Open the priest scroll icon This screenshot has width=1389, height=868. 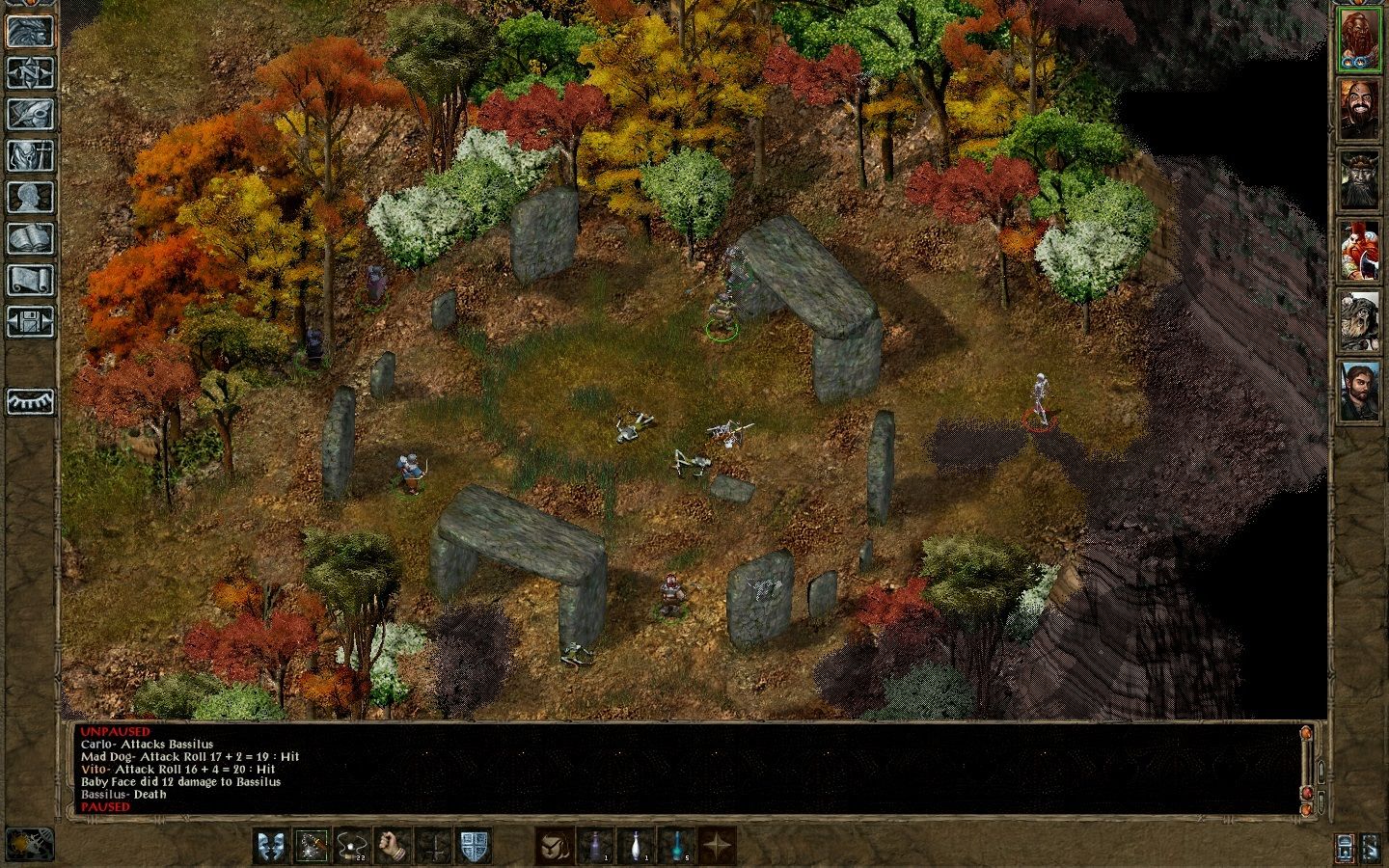tap(30, 280)
